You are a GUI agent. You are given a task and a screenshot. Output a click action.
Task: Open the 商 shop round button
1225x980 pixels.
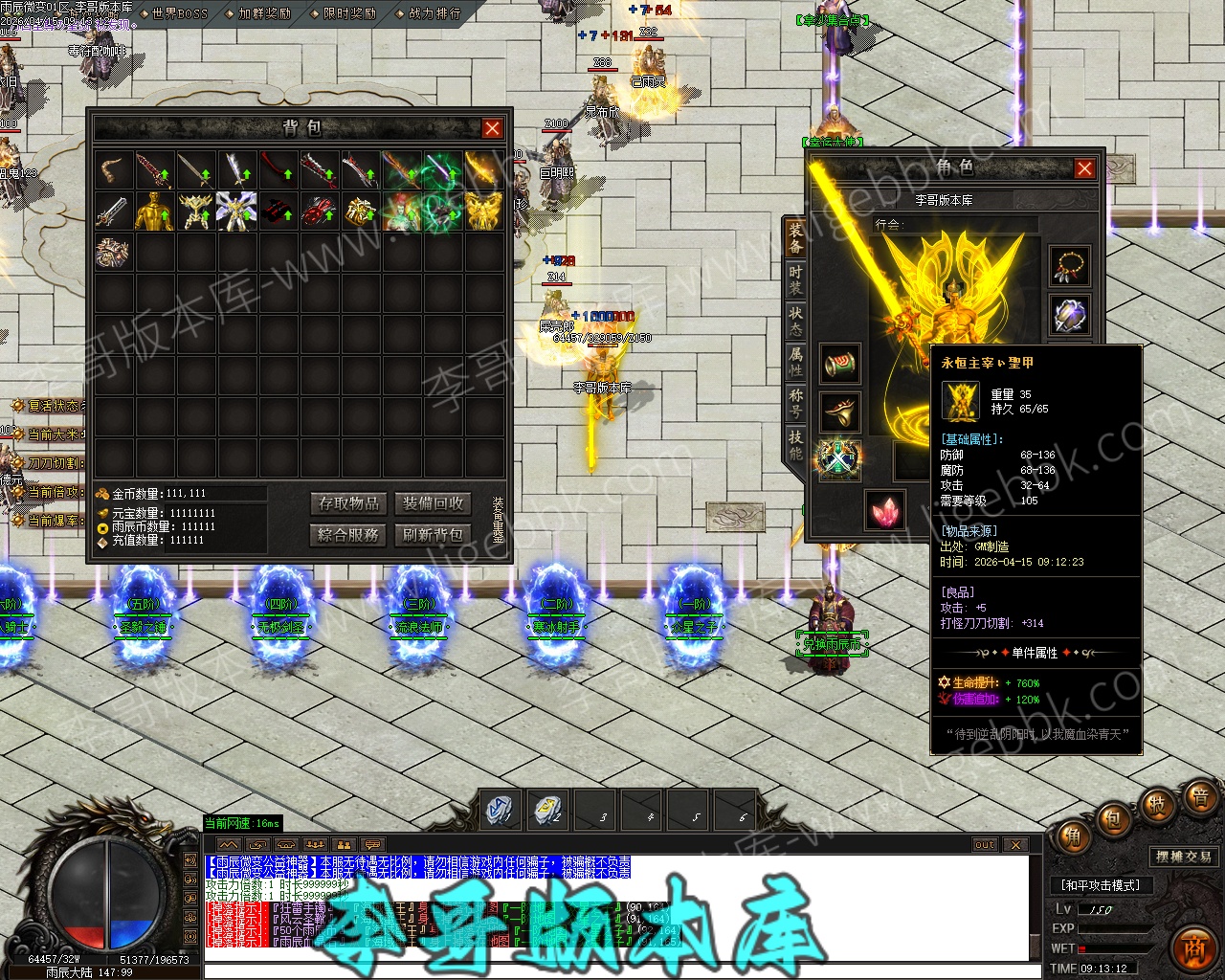1192,946
